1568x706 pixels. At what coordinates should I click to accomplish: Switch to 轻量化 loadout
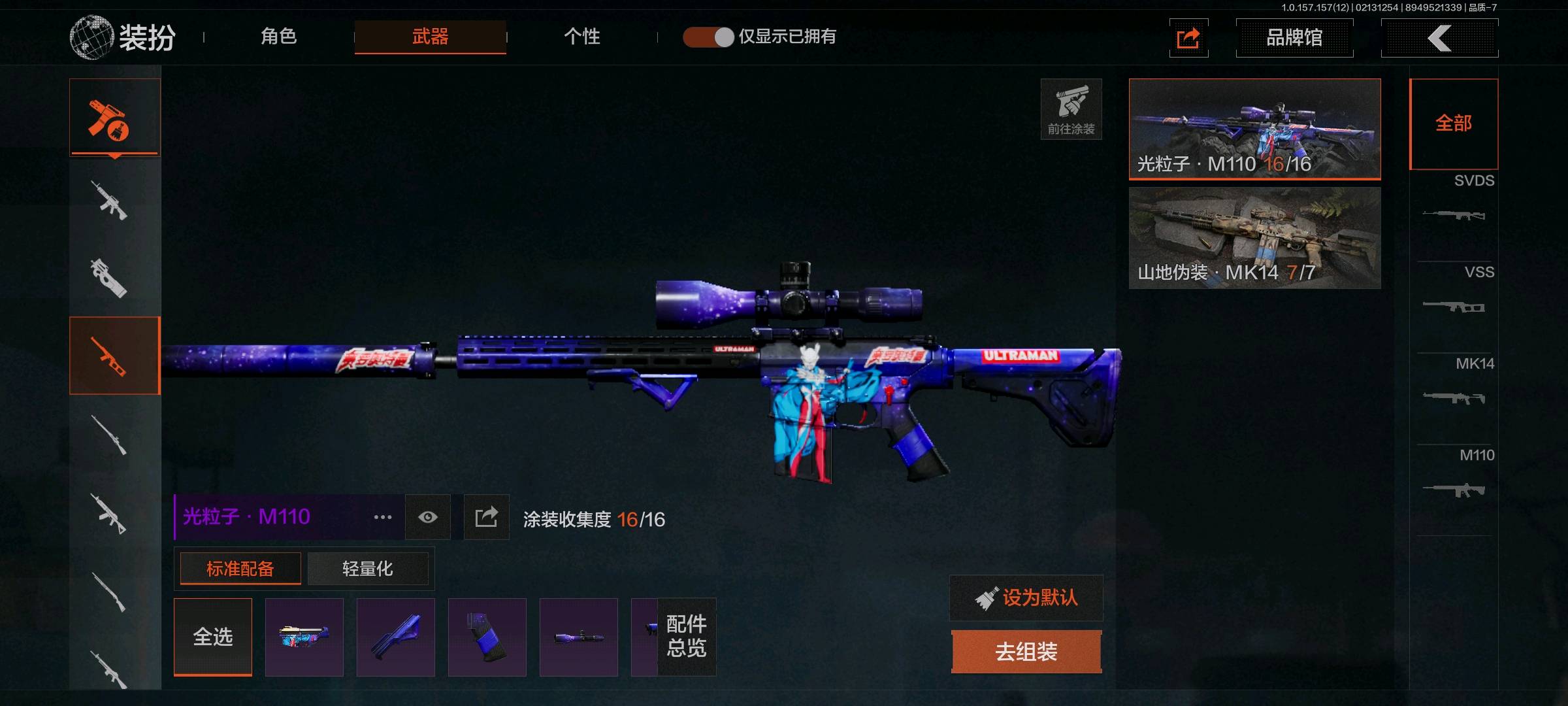pyautogui.click(x=368, y=569)
